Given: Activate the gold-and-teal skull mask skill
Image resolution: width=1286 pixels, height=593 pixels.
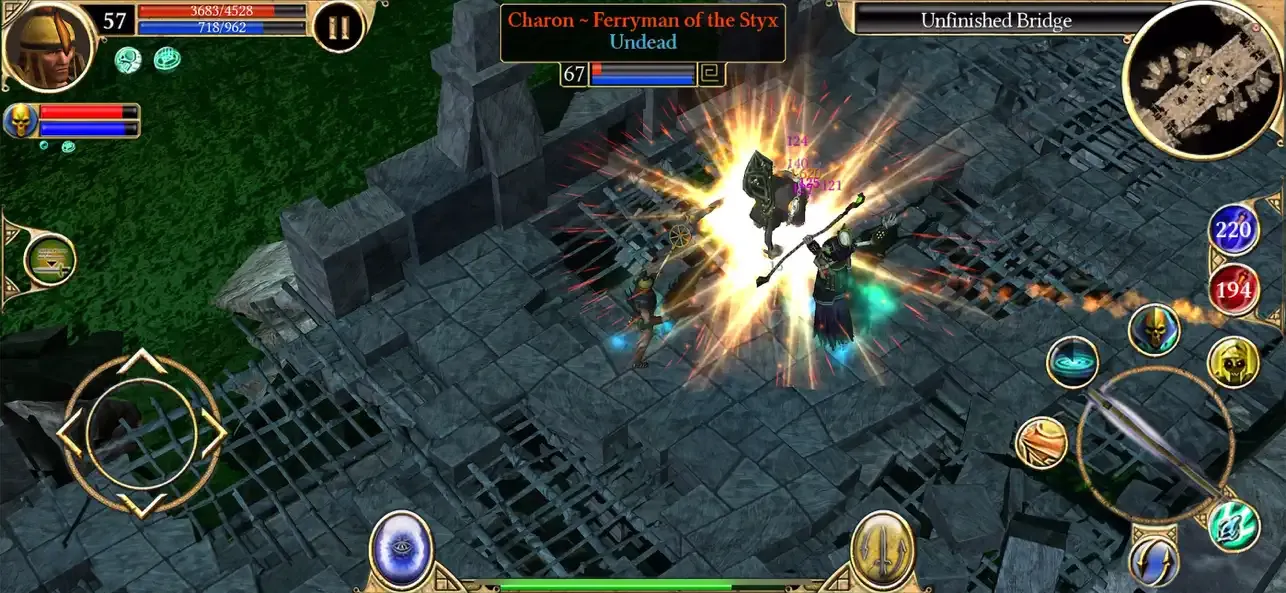Looking at the screenshot, I should pos(1154,329).
